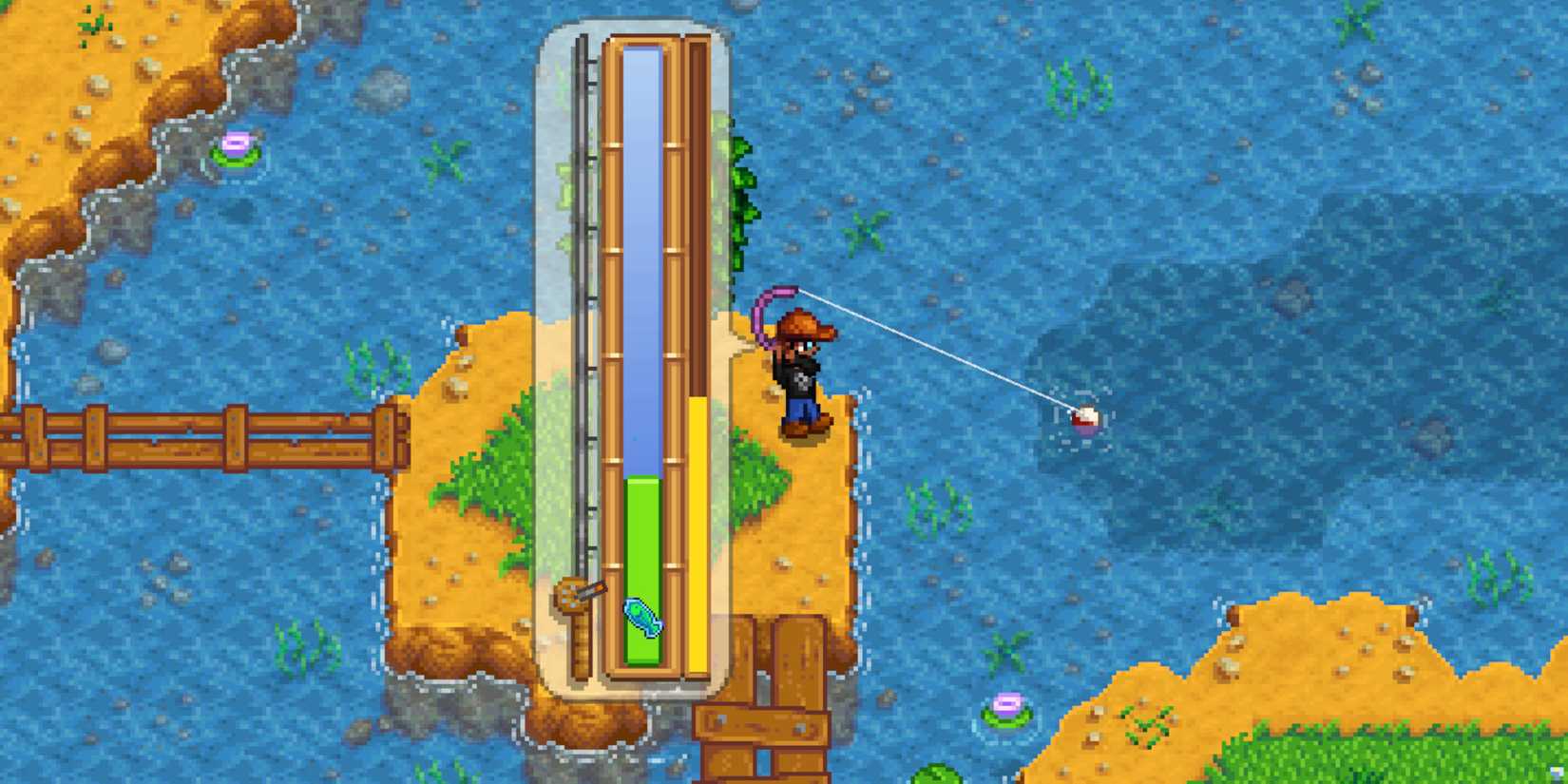Click the bottom edge of the minigame panel

[639, 684]
